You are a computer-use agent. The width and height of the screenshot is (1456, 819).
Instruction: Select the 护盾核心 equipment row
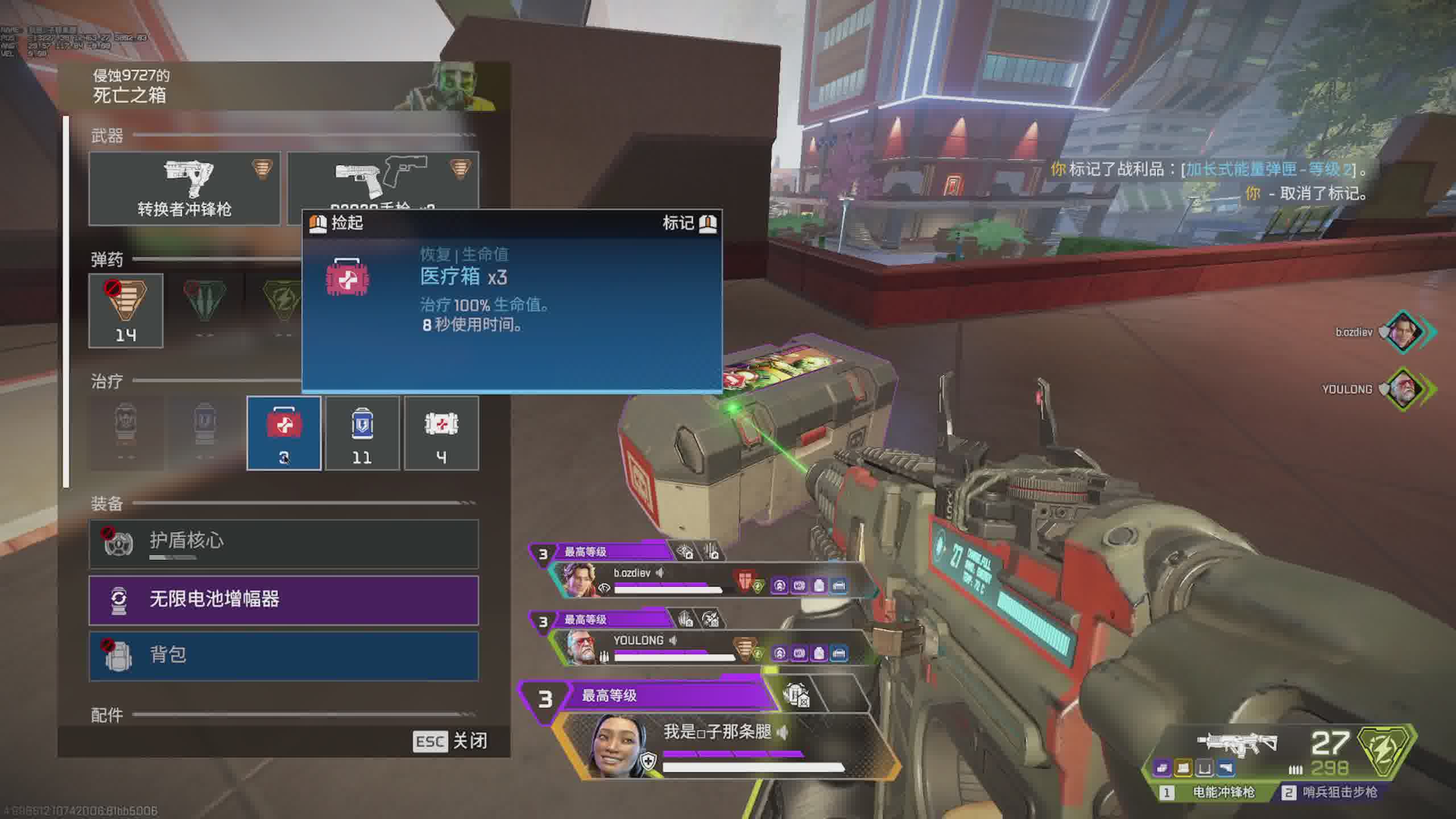[283, 544]
